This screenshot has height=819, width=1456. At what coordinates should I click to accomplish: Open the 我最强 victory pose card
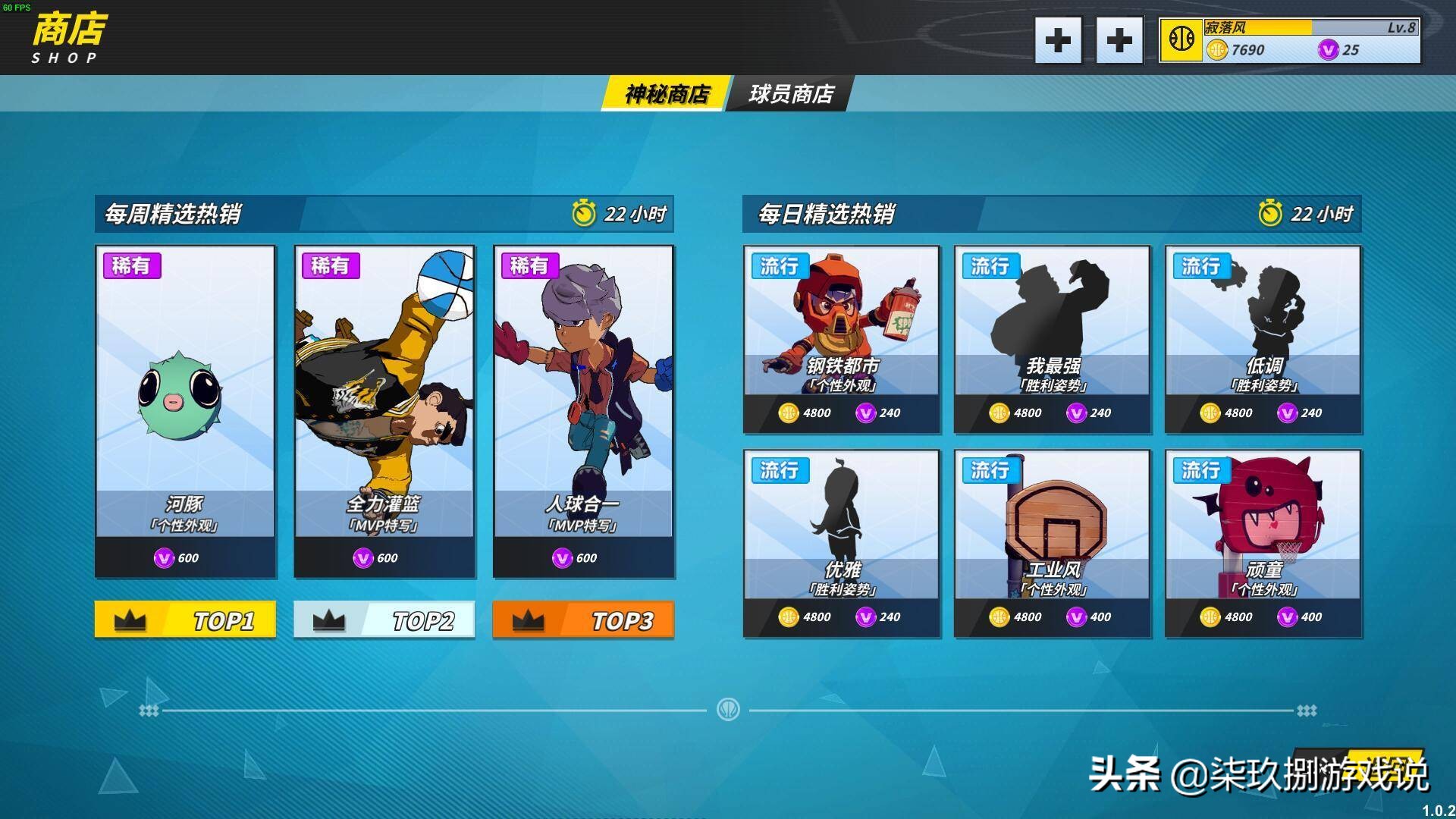click(x=1052, y=339)
